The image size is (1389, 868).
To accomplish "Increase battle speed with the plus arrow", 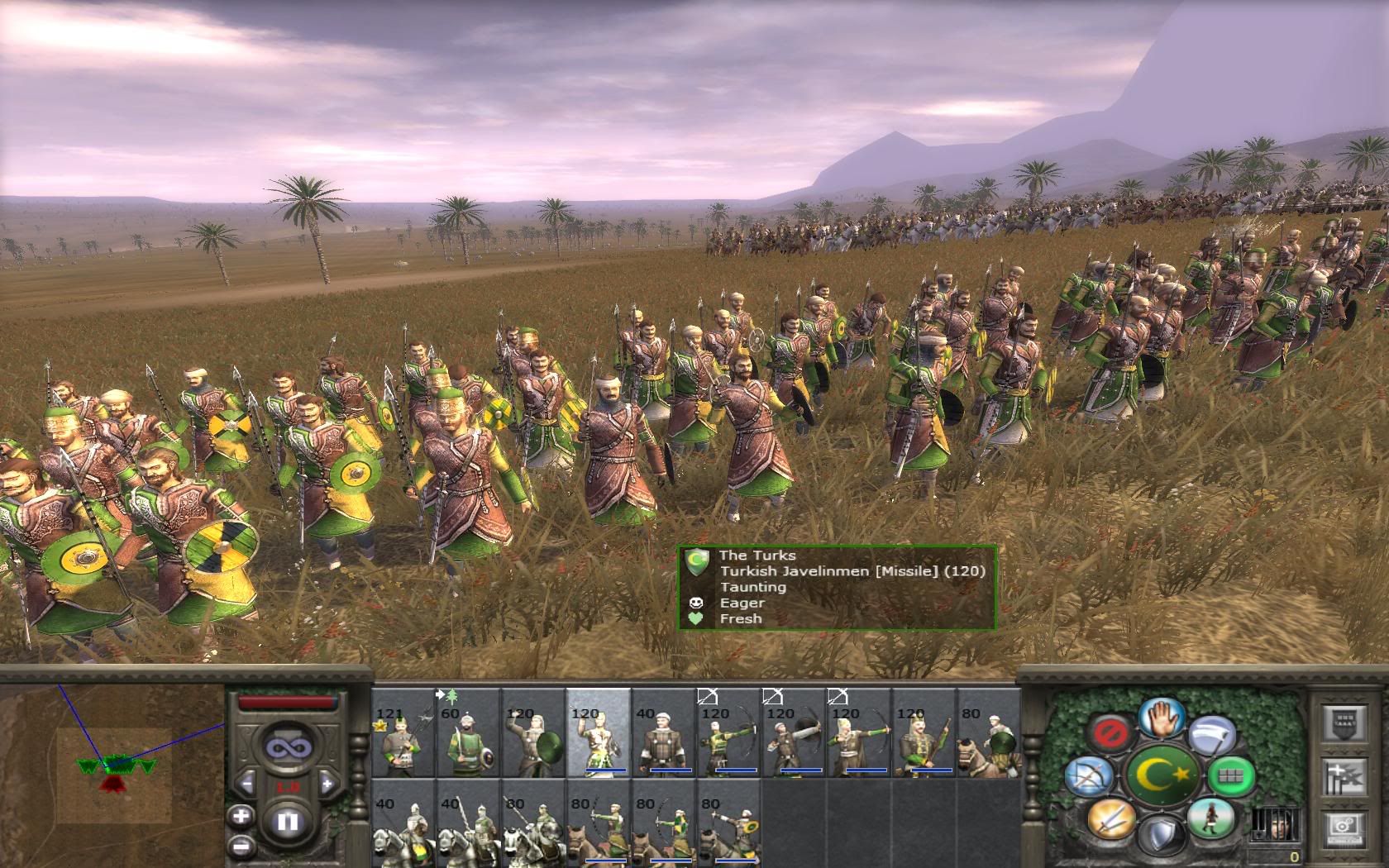I will pos(327,783).
